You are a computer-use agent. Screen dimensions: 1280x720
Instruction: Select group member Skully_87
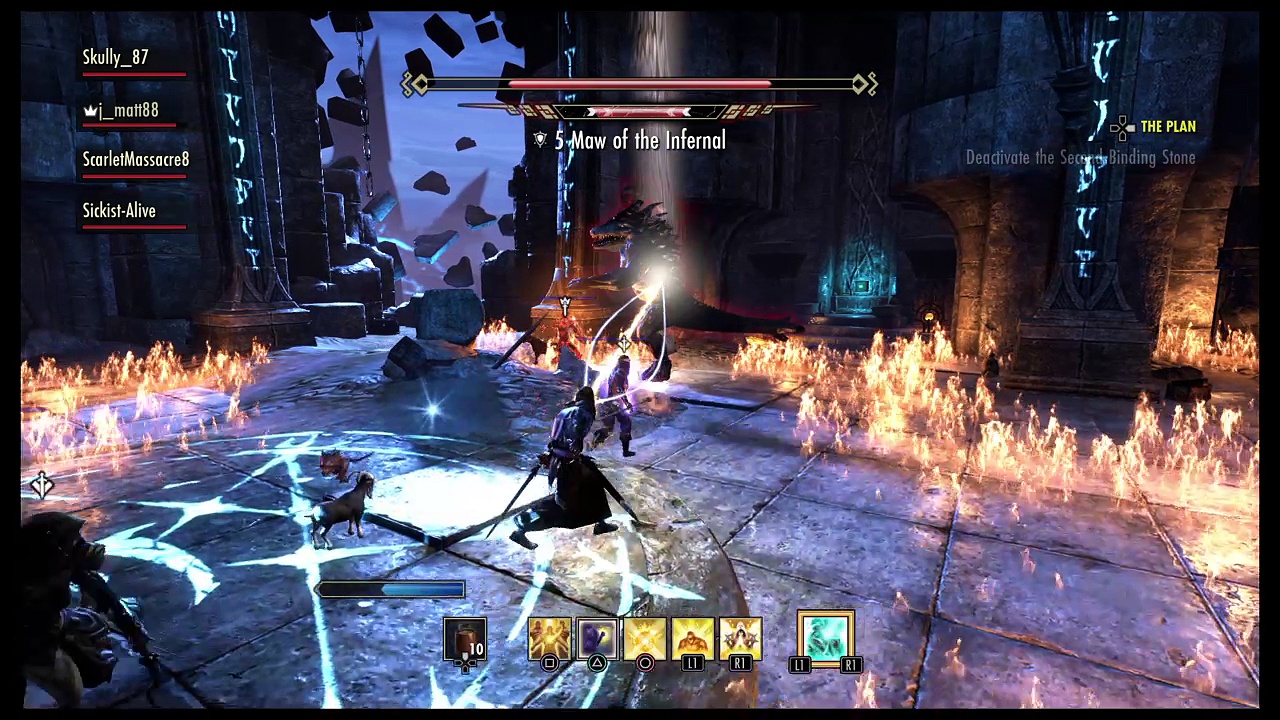coord(116,58)
